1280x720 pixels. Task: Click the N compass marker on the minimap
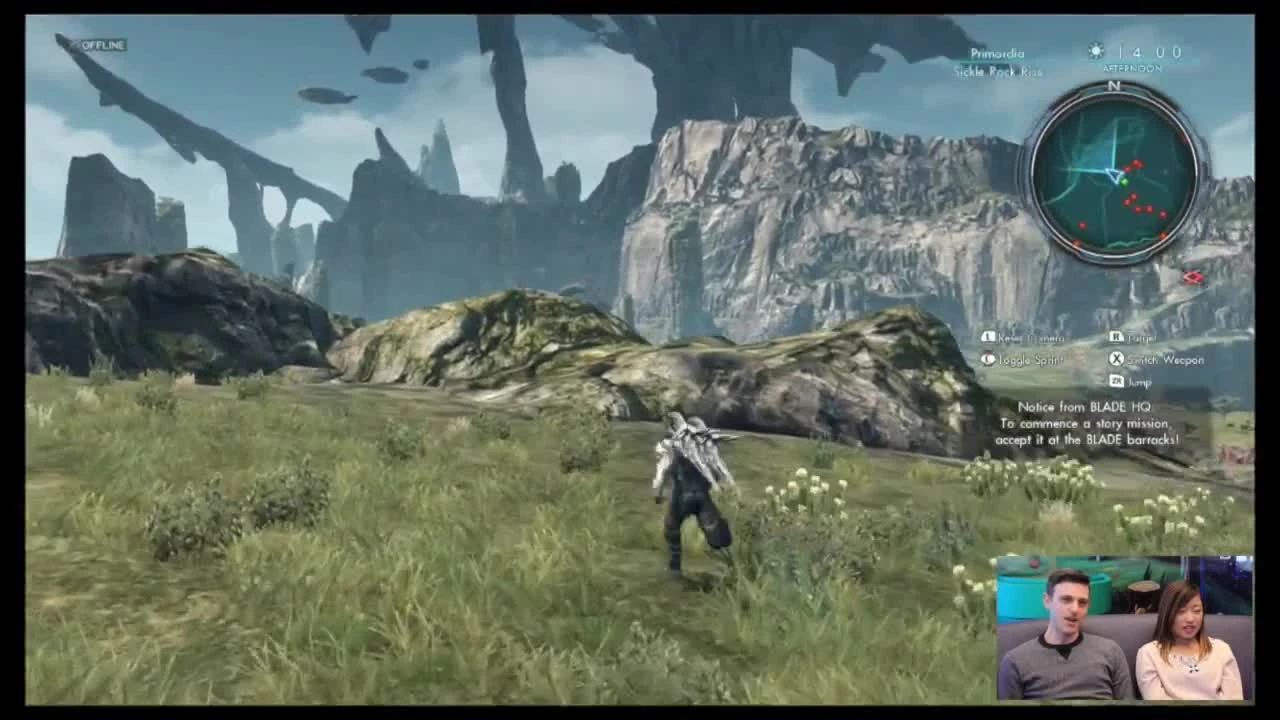[x=1114, y=87]
